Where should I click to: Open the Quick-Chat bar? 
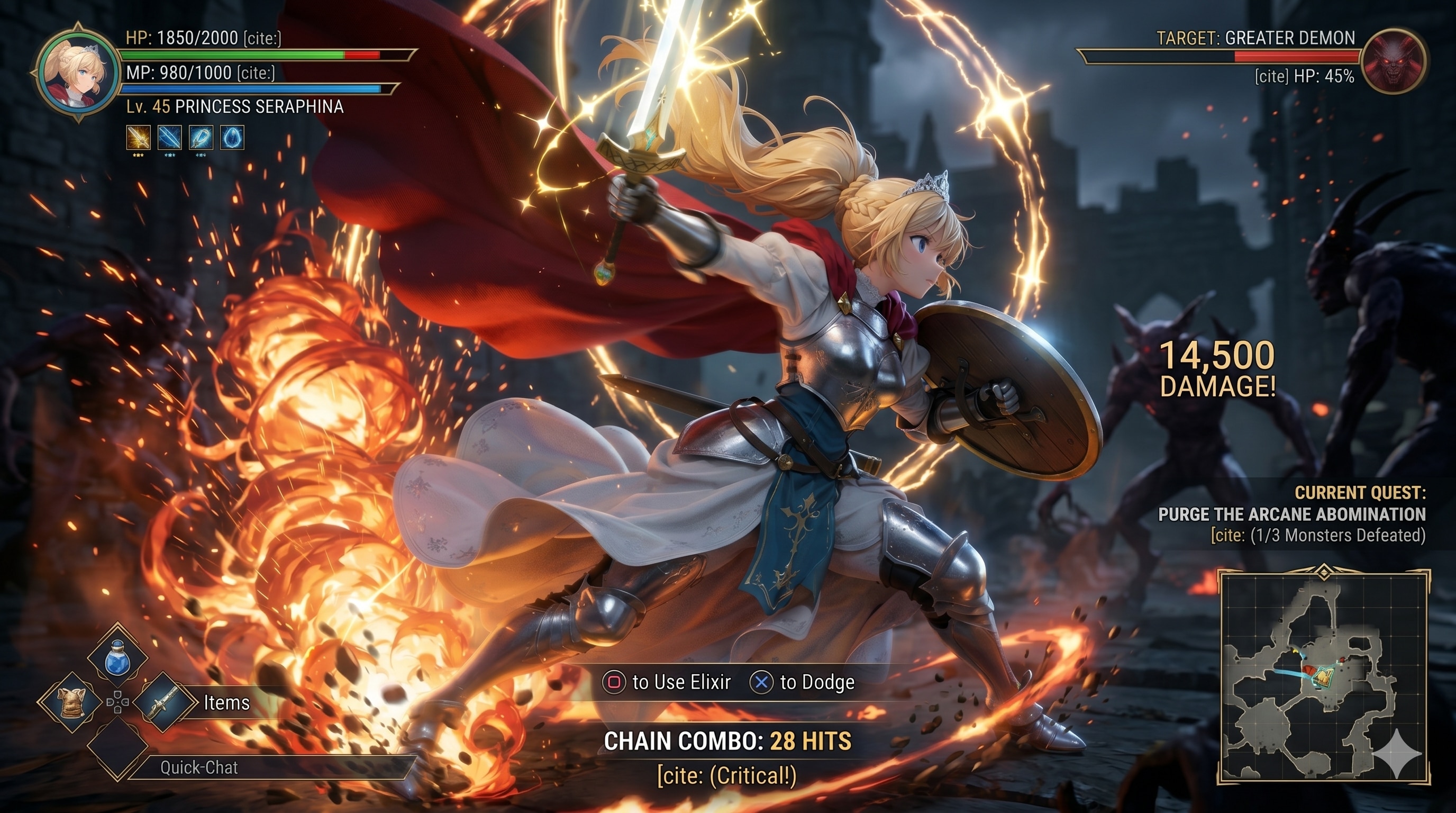click(x=199, y=767)
